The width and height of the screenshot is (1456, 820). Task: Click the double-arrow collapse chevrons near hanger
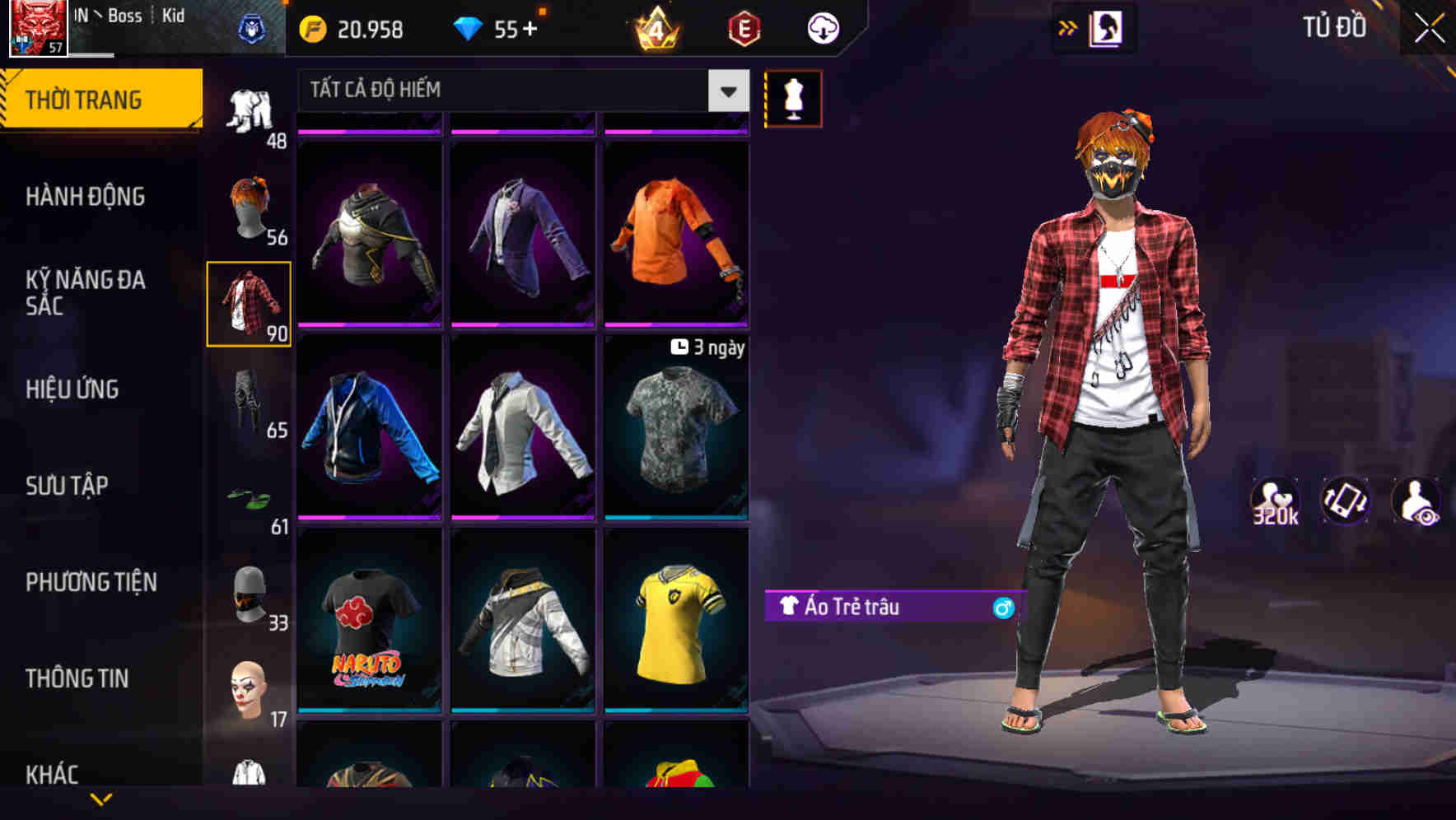click(1067, 27)
